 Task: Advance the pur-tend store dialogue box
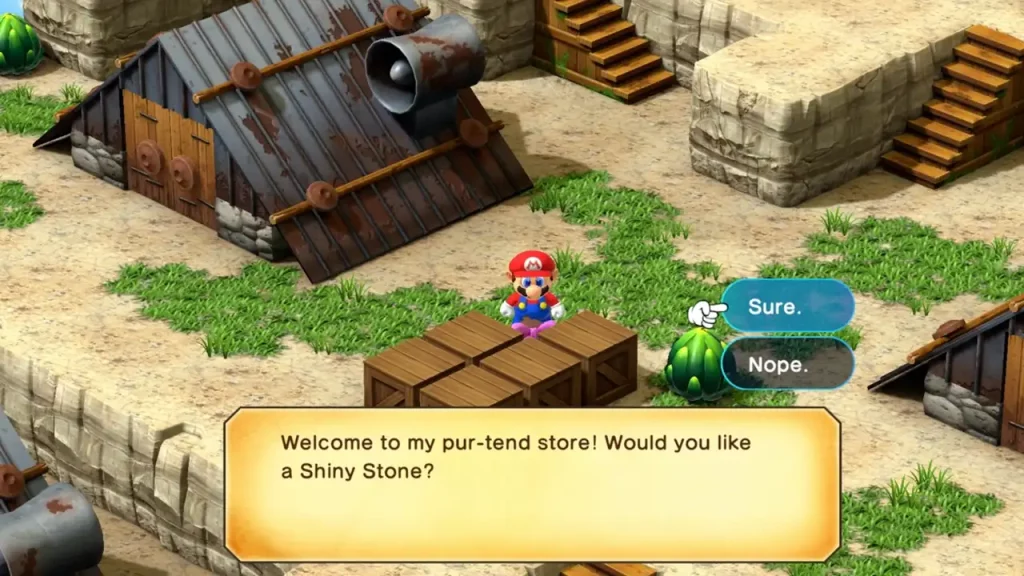pyautogui.click(x=531, y=483)
